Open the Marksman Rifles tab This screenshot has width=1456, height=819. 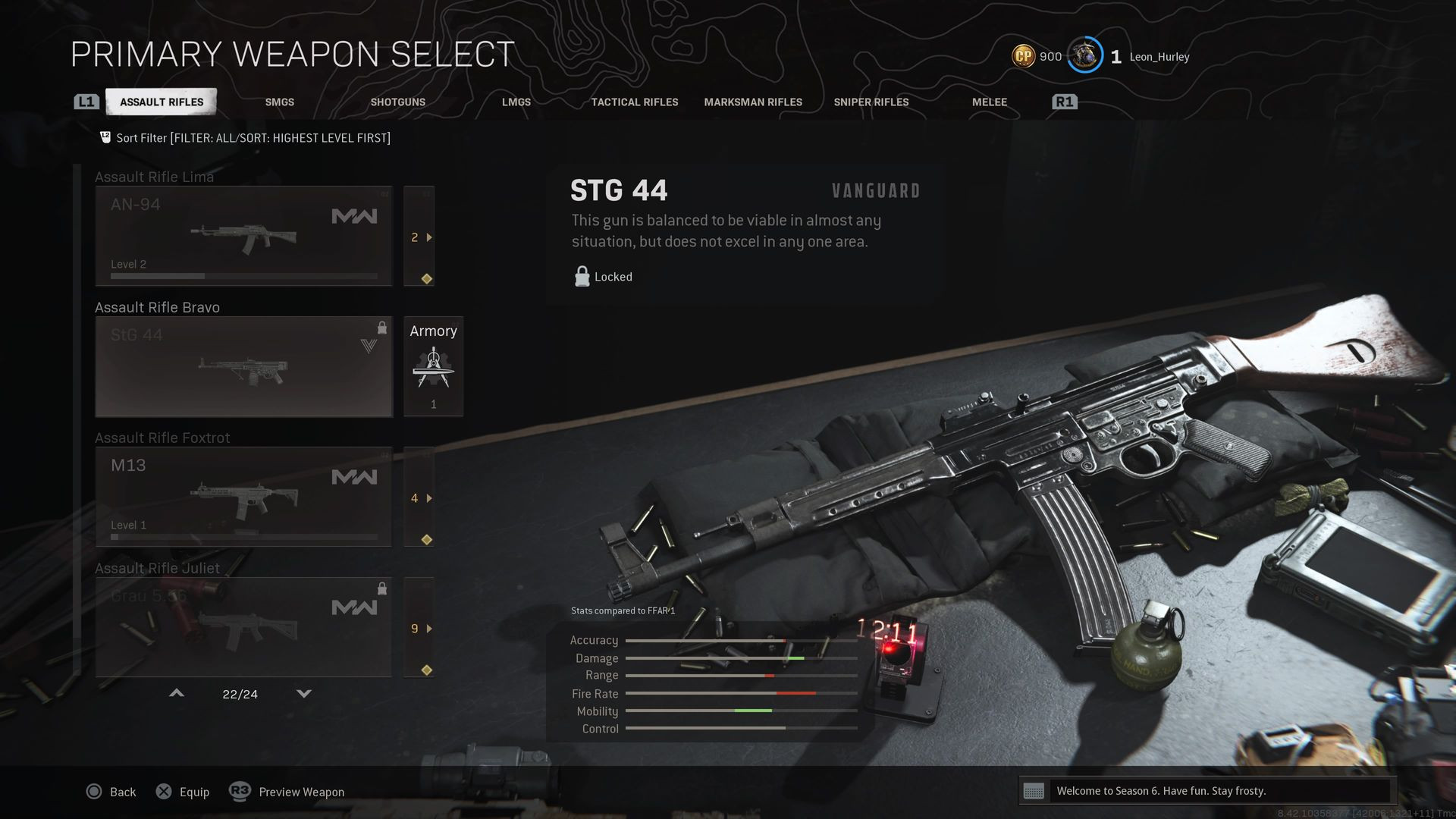point(752,102)
